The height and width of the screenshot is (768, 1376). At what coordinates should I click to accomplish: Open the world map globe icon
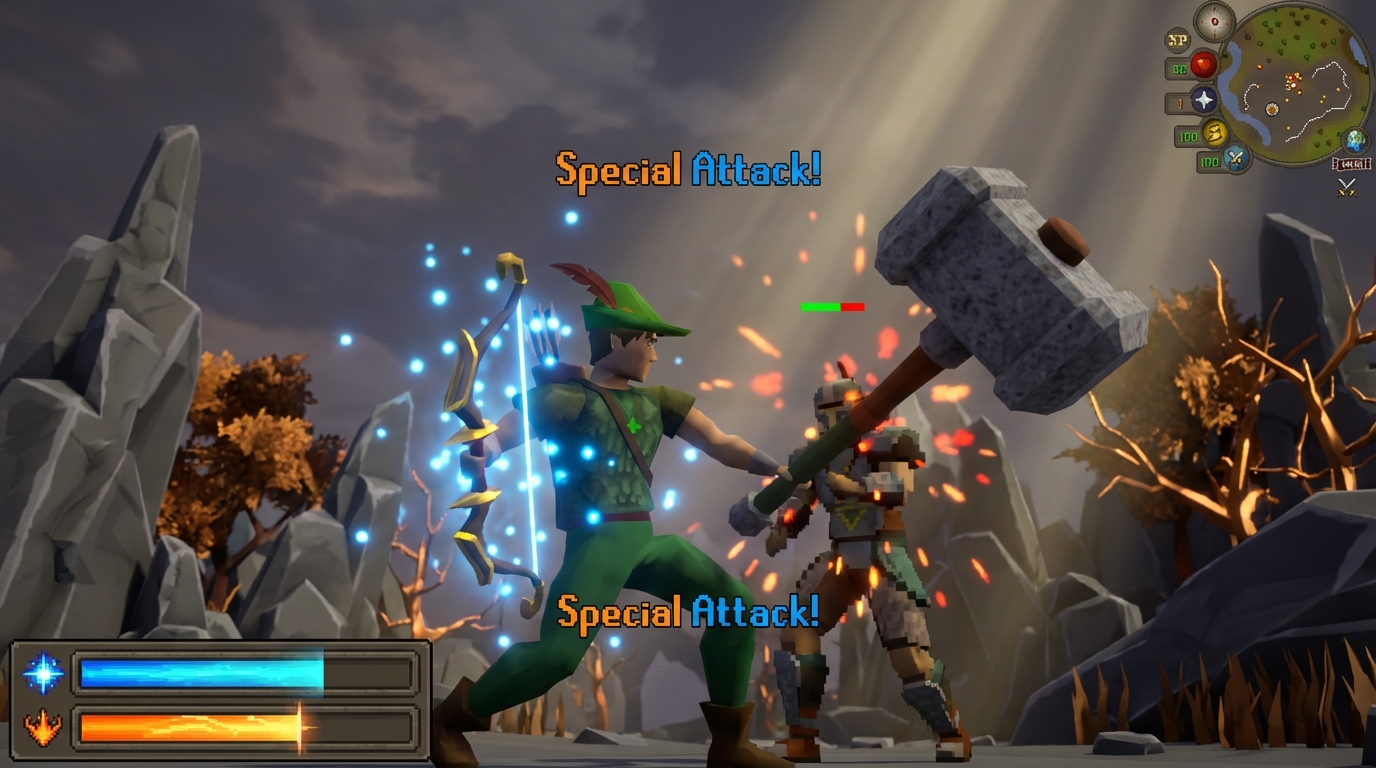(1356, 142)
